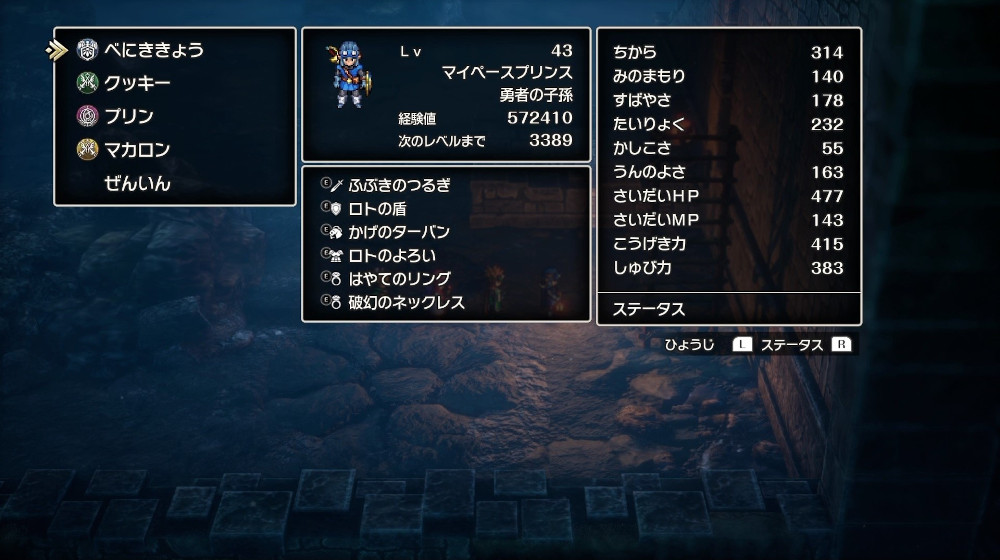The width and height of the screenshot is (1000, 560).
Task: Select the ふぶきのつるぎ weapon slot
Action: click(399, 185)
